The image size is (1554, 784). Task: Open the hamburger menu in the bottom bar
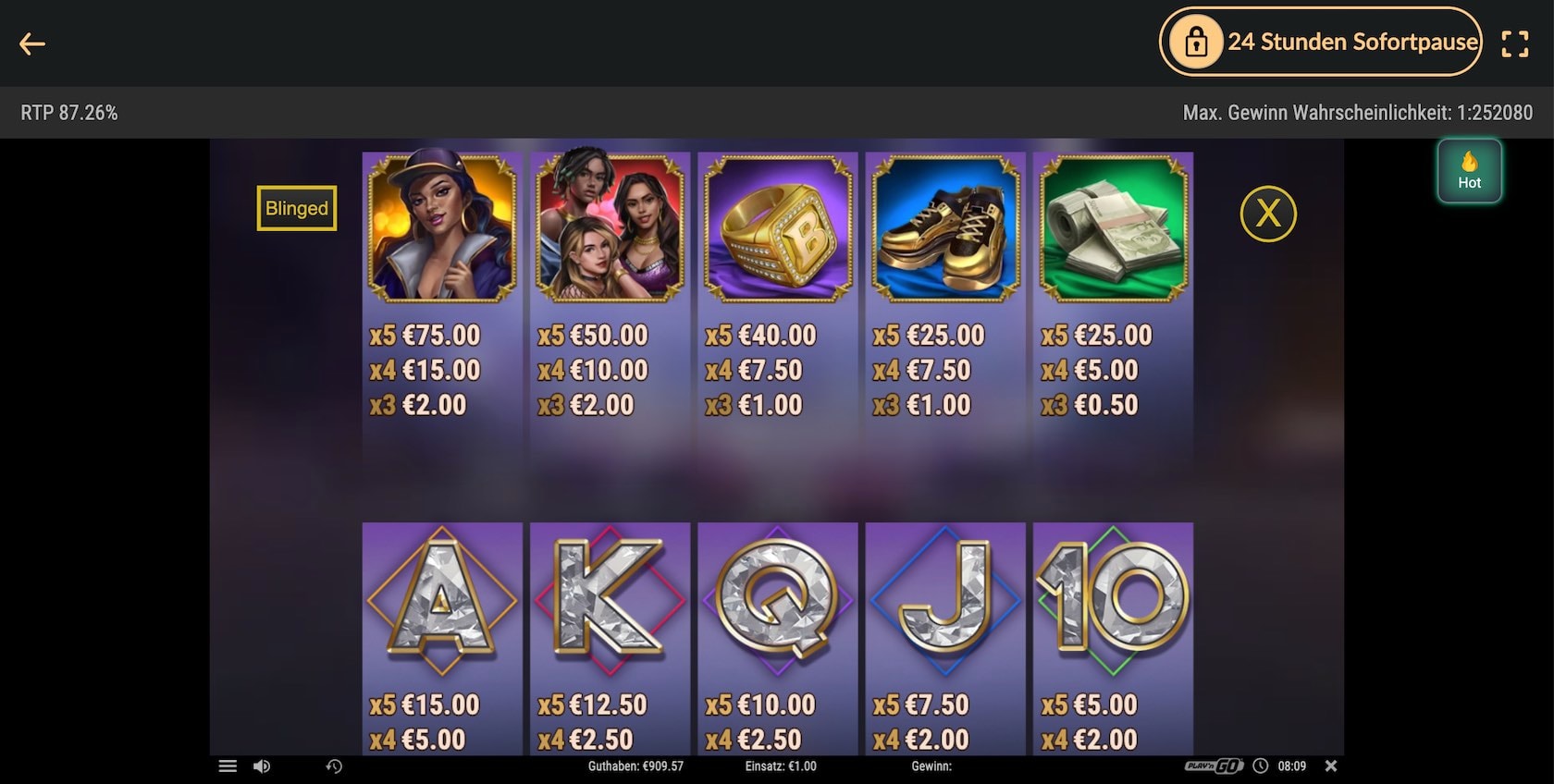point(228,766)
